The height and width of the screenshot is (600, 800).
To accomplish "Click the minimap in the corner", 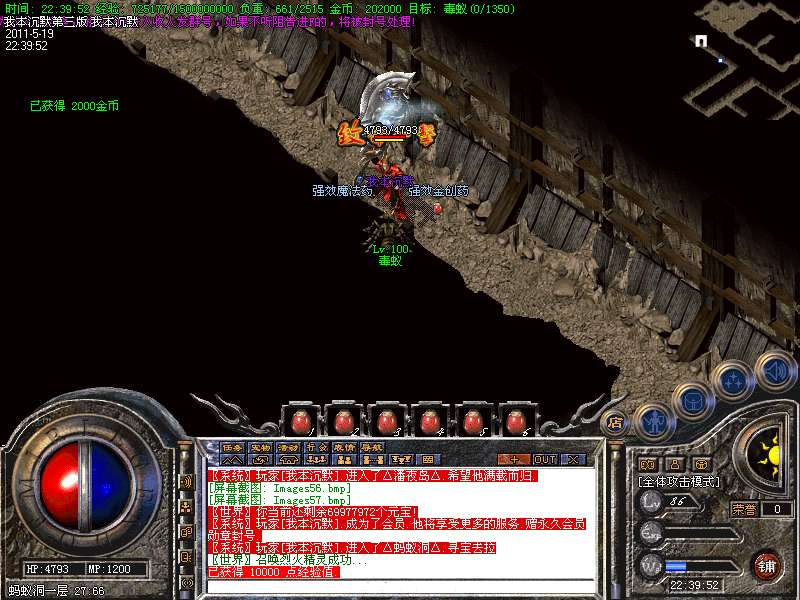I will [741, 60].
